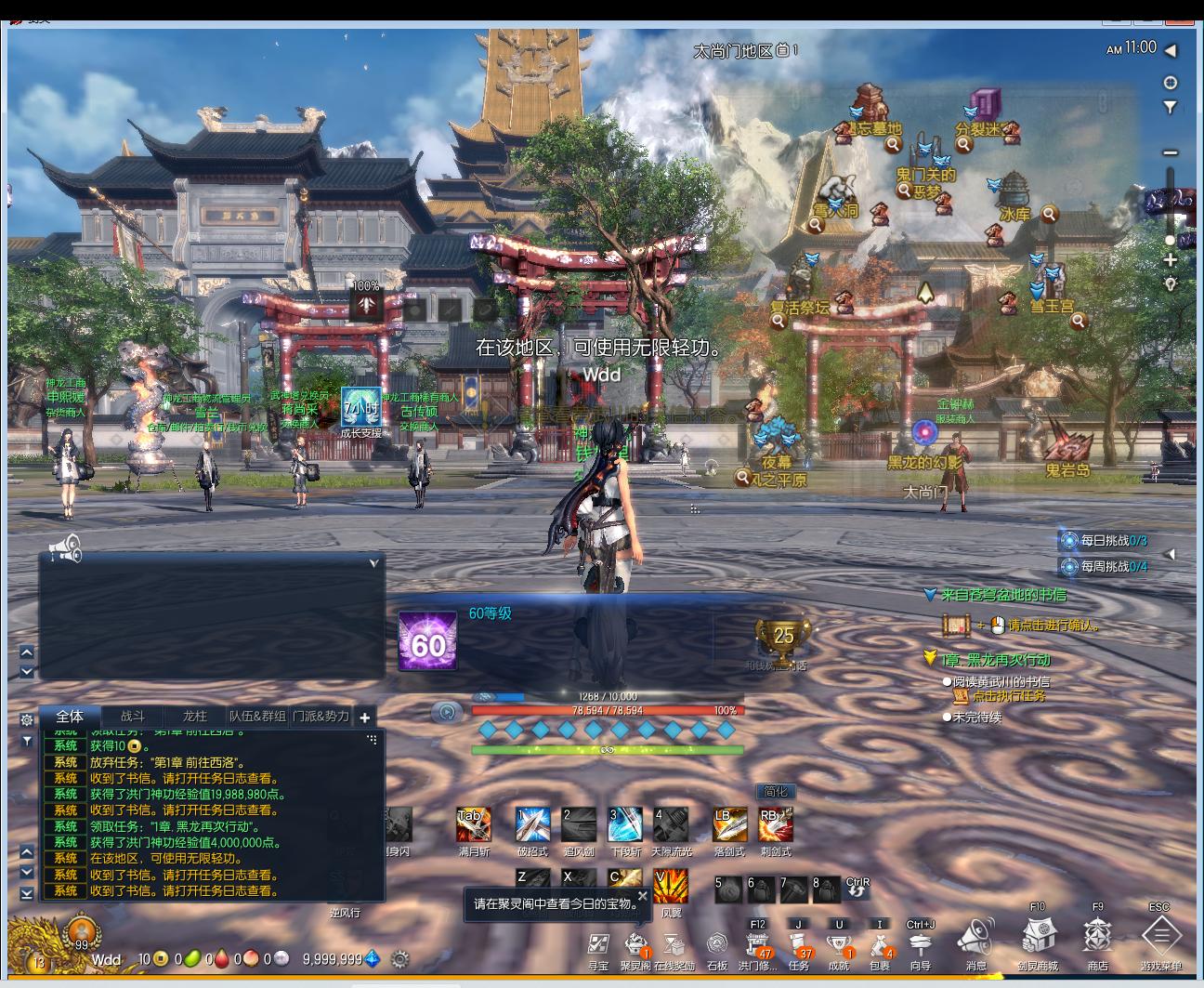1204x988 pixels.
Task: Use the 破招式 skill icon
Action: pyautogui.click(x=532, y=824)
